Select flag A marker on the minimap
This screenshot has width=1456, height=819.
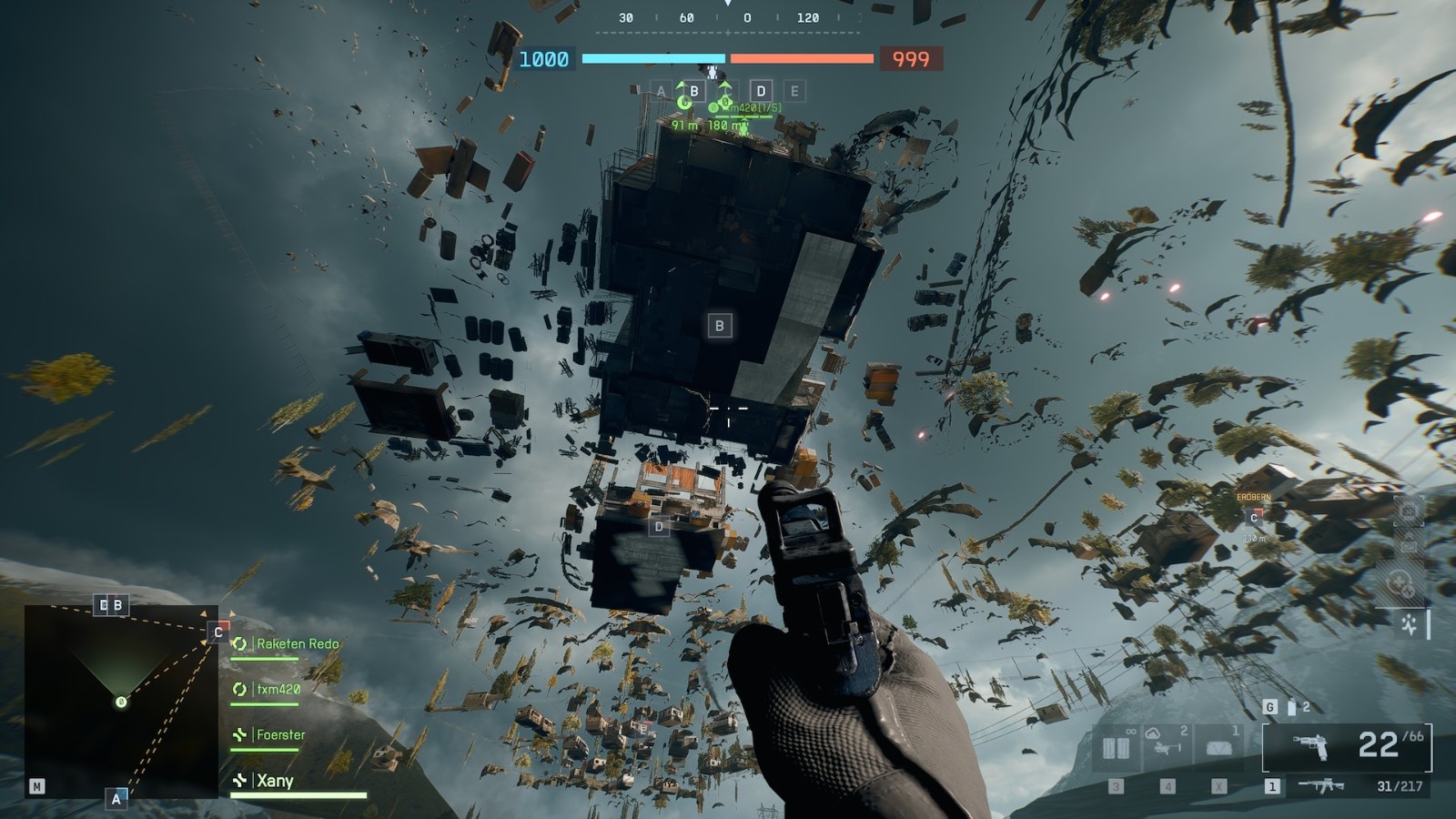(116, 798)
